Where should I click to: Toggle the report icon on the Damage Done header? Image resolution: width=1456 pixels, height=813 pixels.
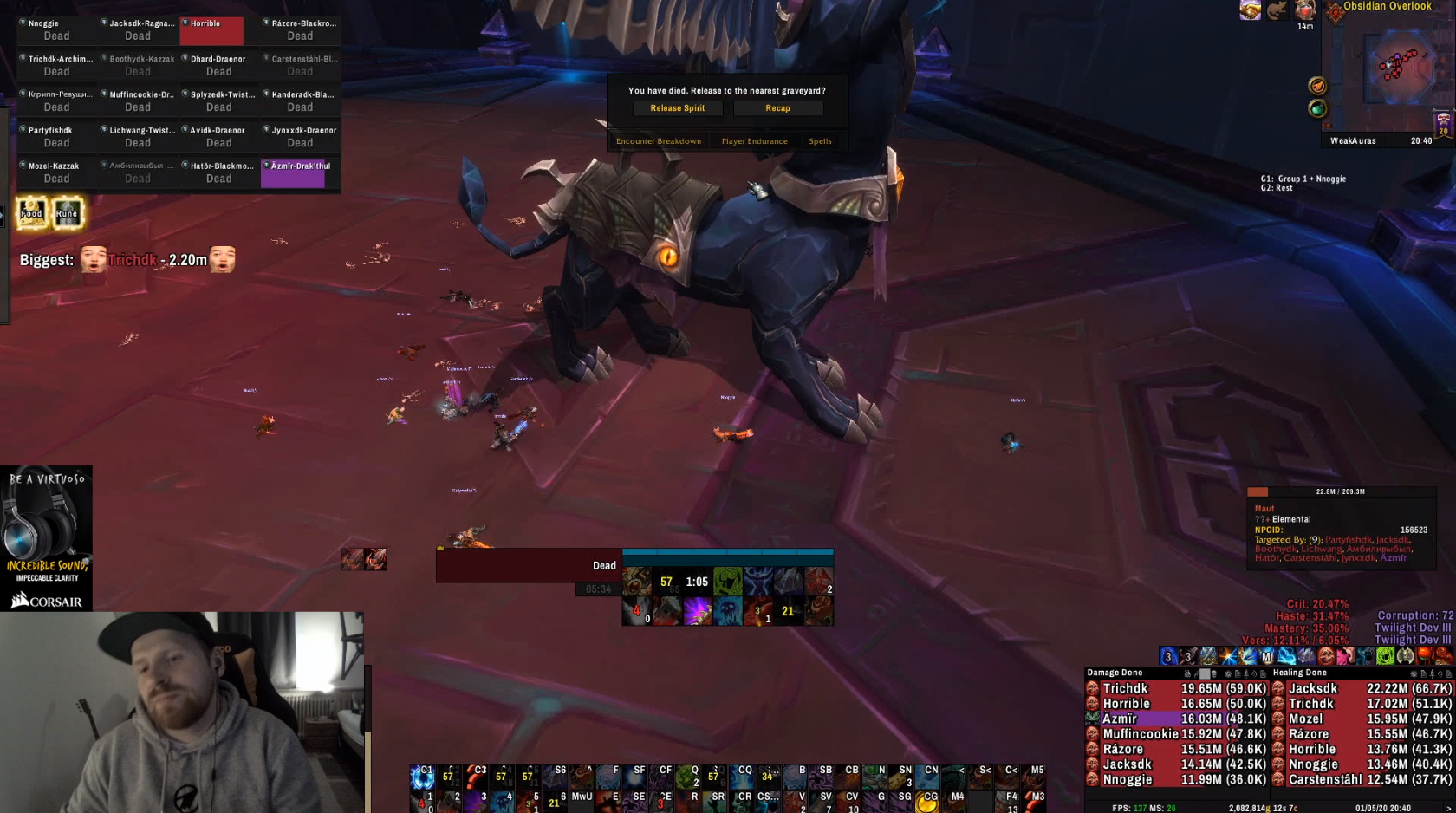click(1238, 673)
